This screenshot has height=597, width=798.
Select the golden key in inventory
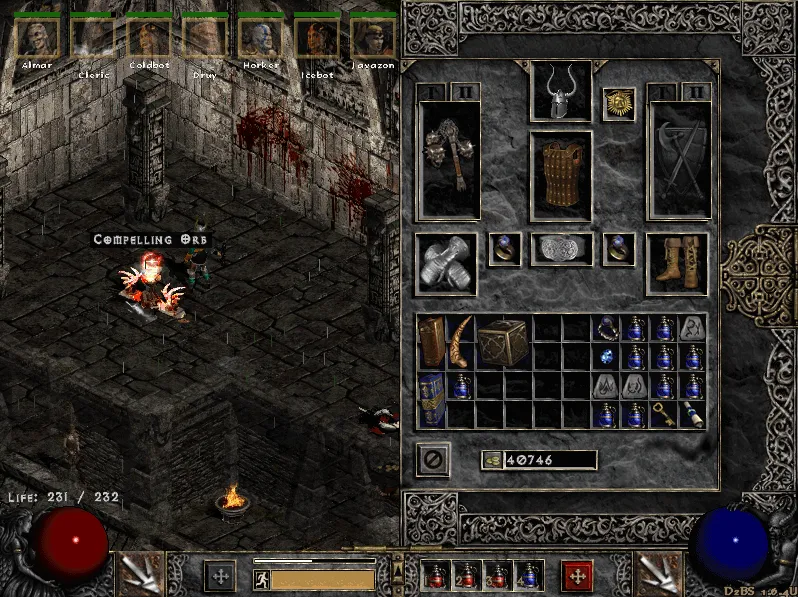pyautogui.click(x=664, y=415)
